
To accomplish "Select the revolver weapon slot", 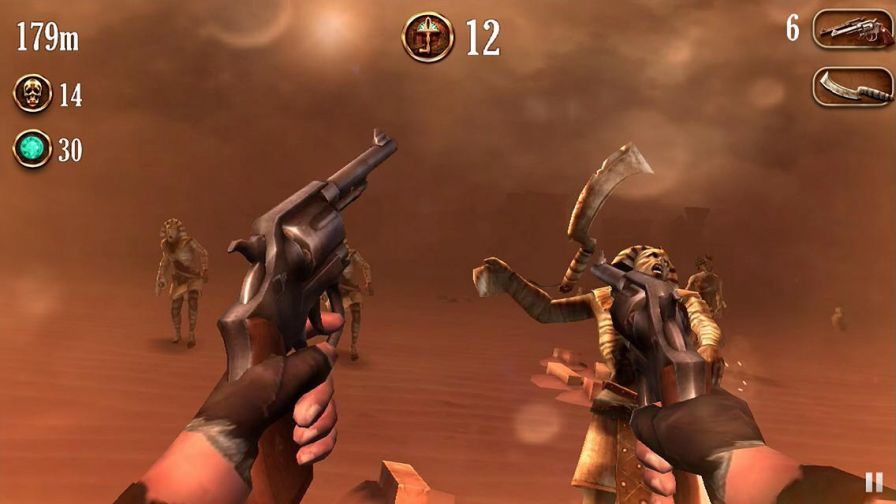I will point(851,29).
